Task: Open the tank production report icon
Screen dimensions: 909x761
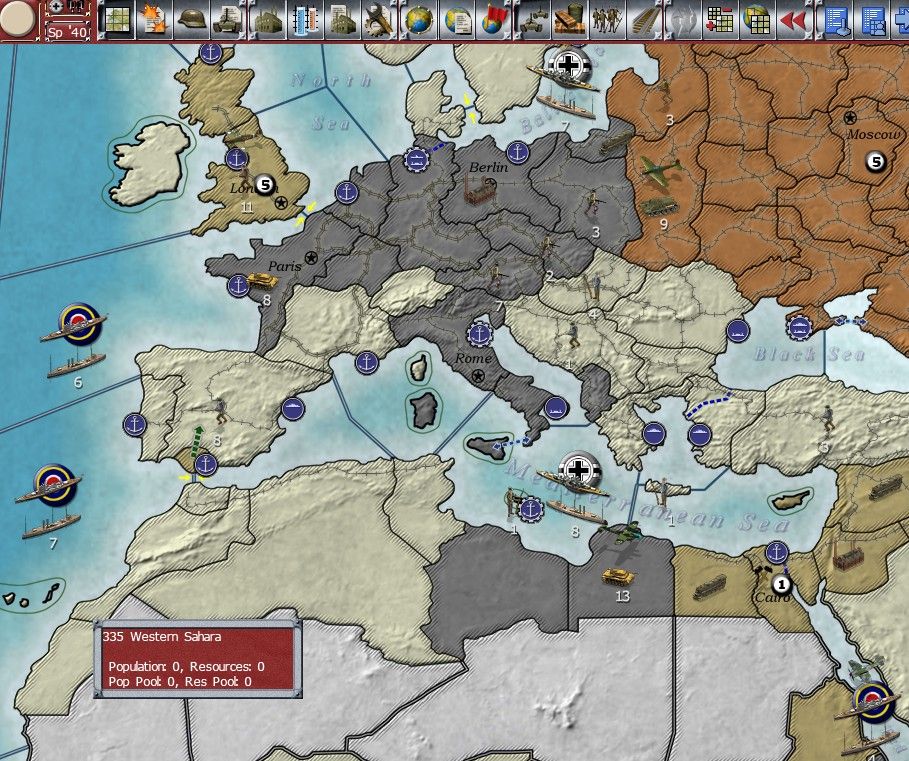Action: coord(228,19)
